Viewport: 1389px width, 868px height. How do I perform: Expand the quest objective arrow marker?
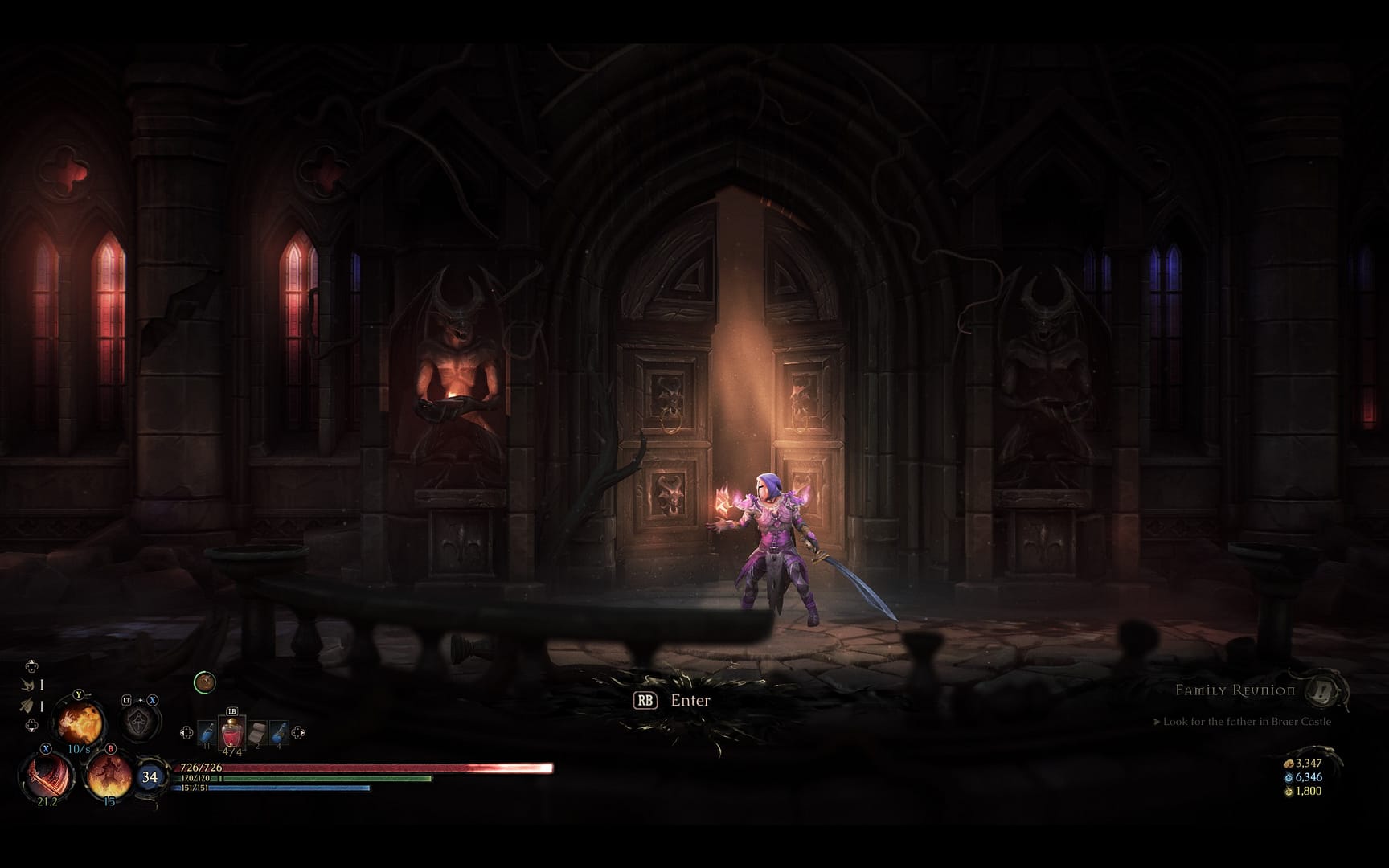pos(1157,722)
